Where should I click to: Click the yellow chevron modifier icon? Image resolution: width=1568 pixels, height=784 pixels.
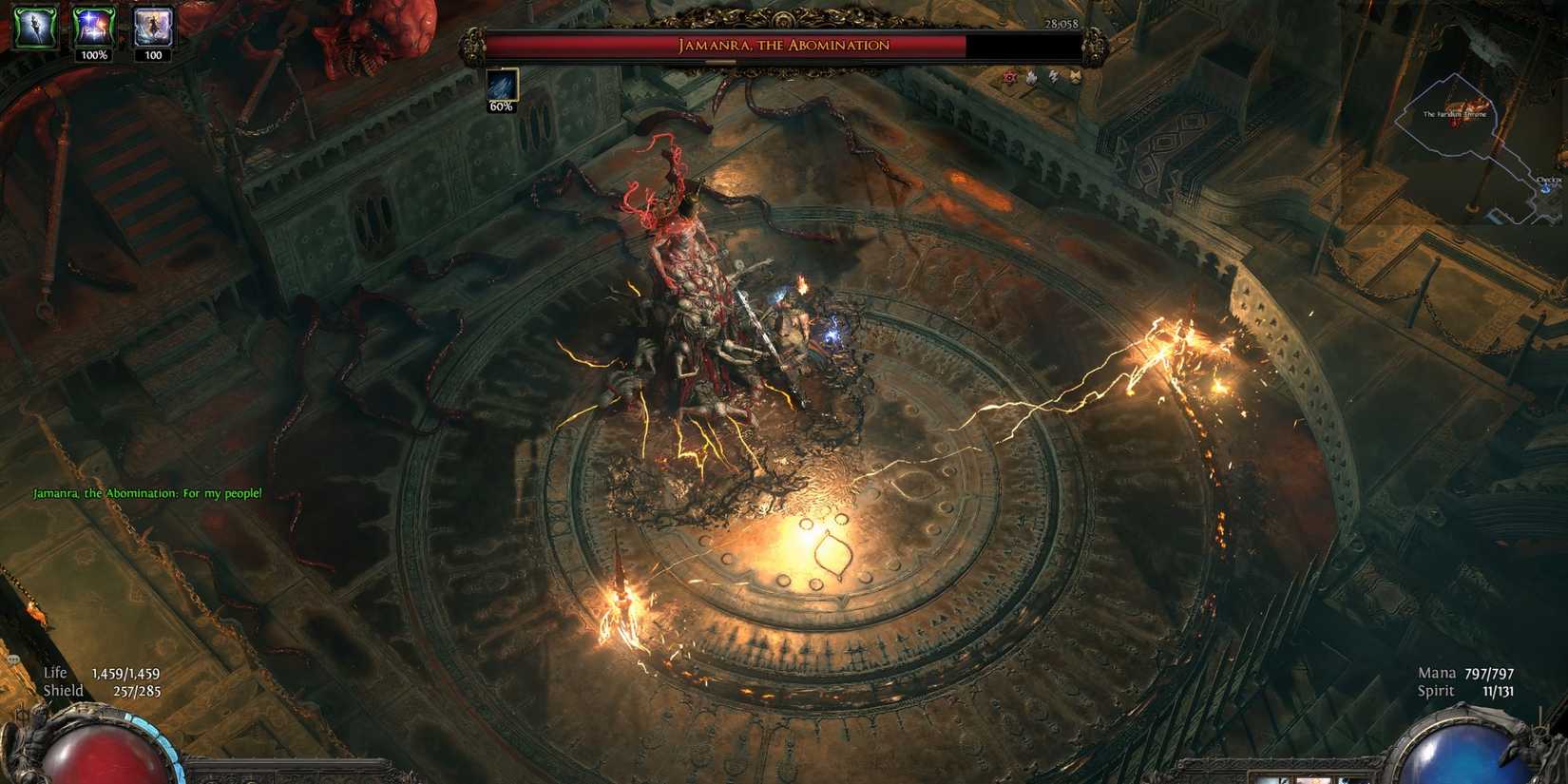1074,78
